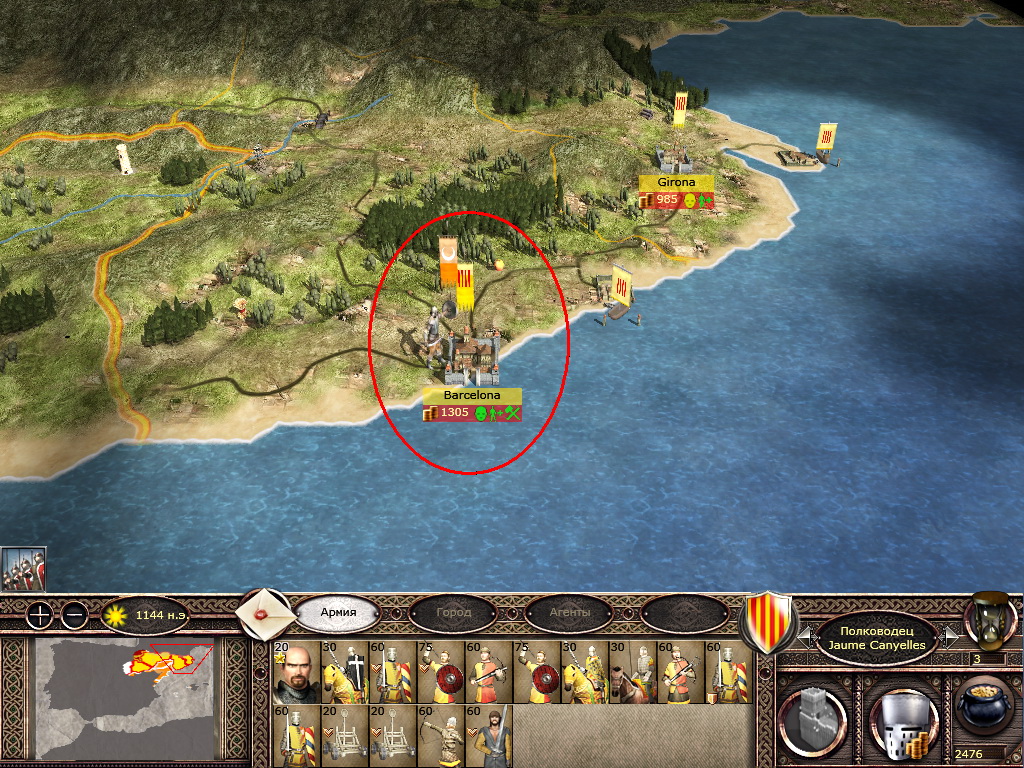Open the message scroll with red seal
Screen dimensions: 1024x768
click(x=265, y=611)
